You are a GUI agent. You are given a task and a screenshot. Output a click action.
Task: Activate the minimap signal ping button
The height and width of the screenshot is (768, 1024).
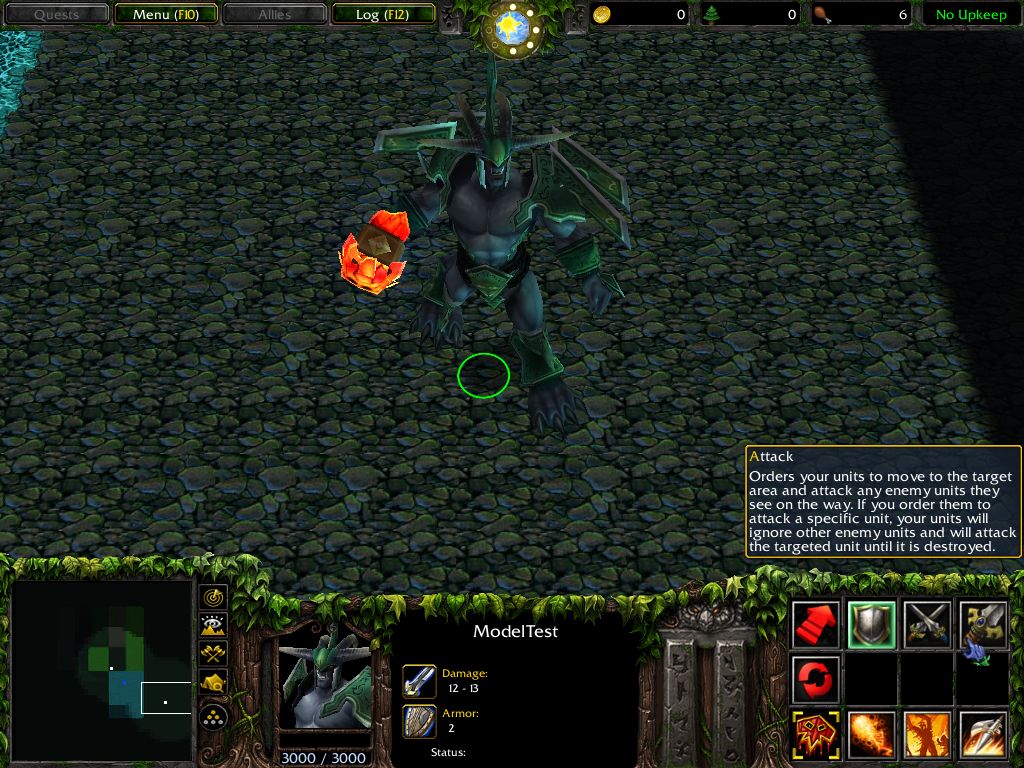(213, 598)
